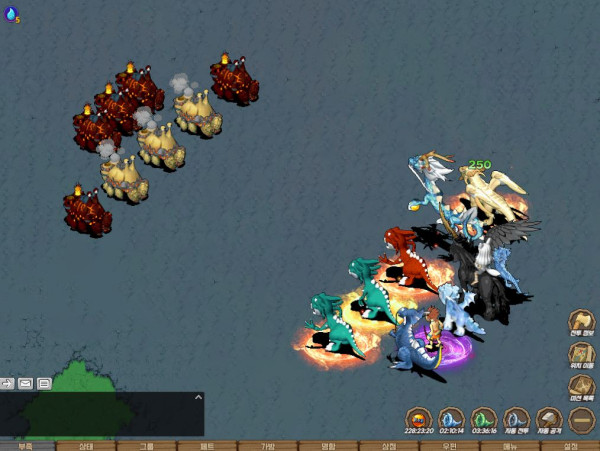The image size is (600, 451).
Task: Open the 페트 pet menu
Action: coord(208,446)
